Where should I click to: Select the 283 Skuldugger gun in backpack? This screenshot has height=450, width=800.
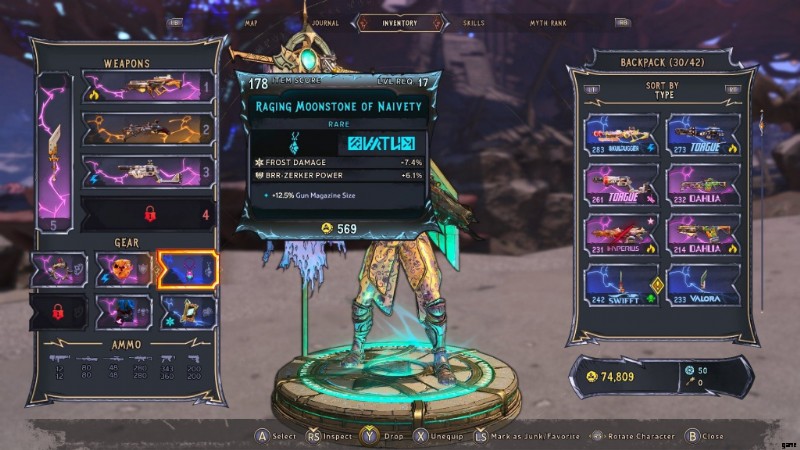621,134
